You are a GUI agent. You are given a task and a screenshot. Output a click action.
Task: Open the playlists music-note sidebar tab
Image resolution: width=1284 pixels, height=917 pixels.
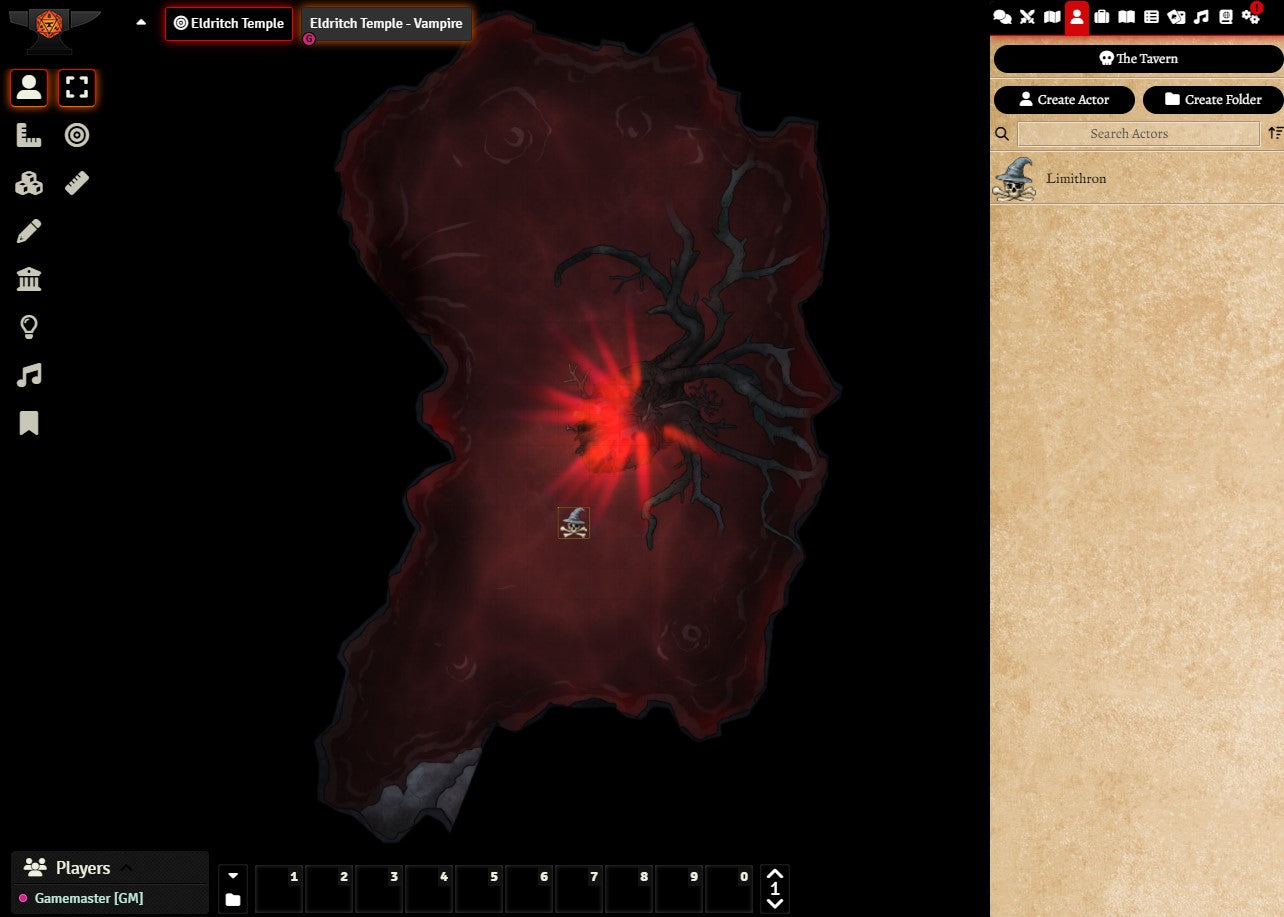tap(1201, 17)
